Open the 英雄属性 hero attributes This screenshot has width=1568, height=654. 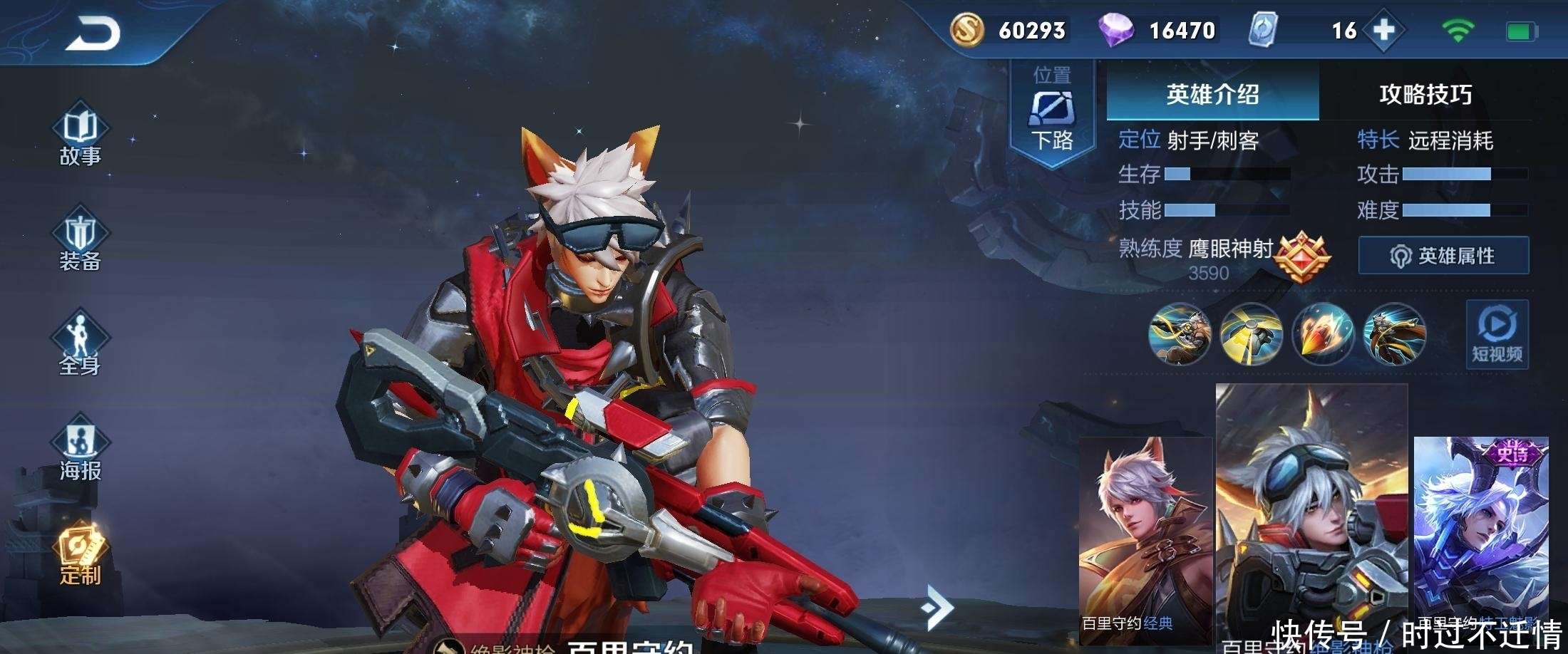(1443, 256)
